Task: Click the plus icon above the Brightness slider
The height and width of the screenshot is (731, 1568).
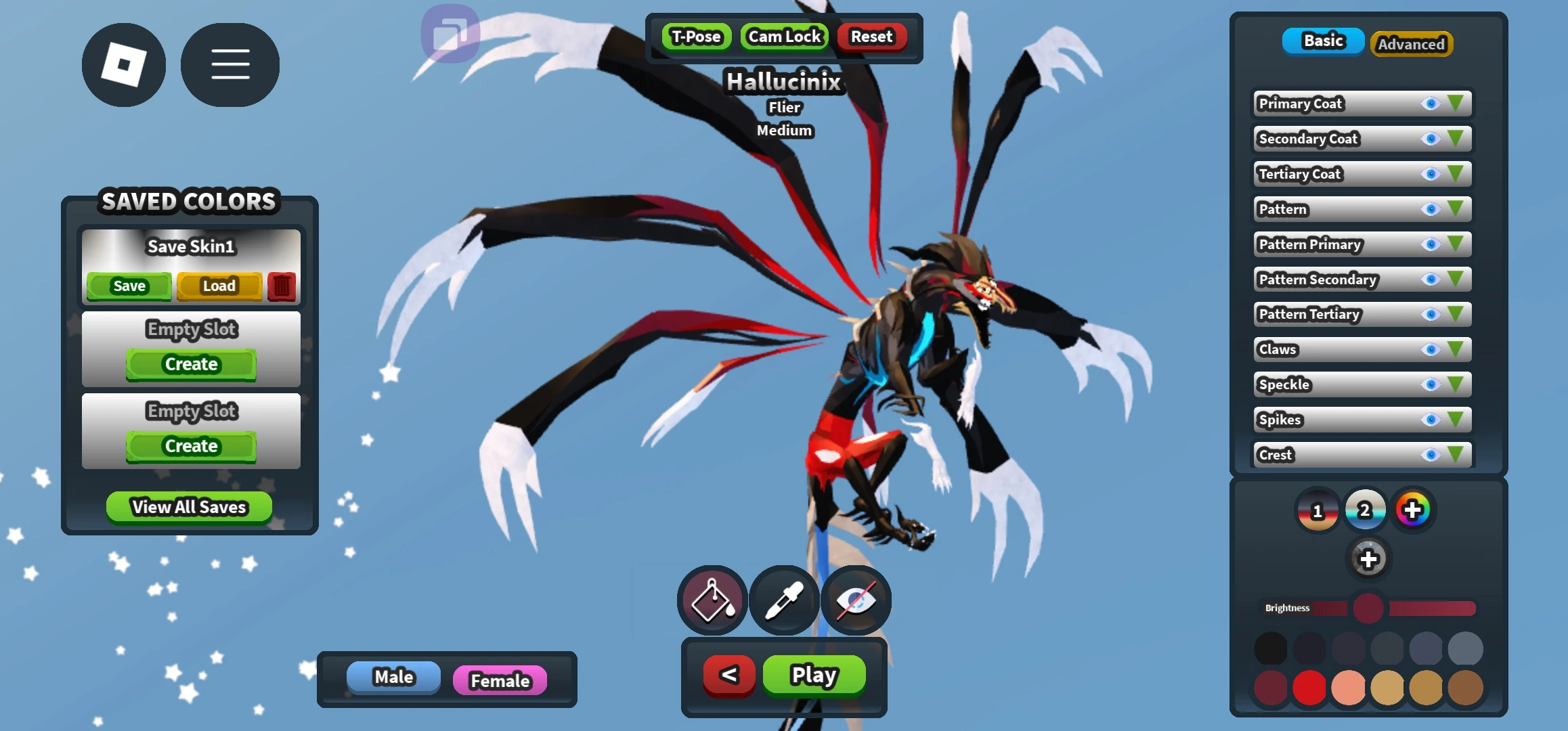Action: (x=1368, y=559)
